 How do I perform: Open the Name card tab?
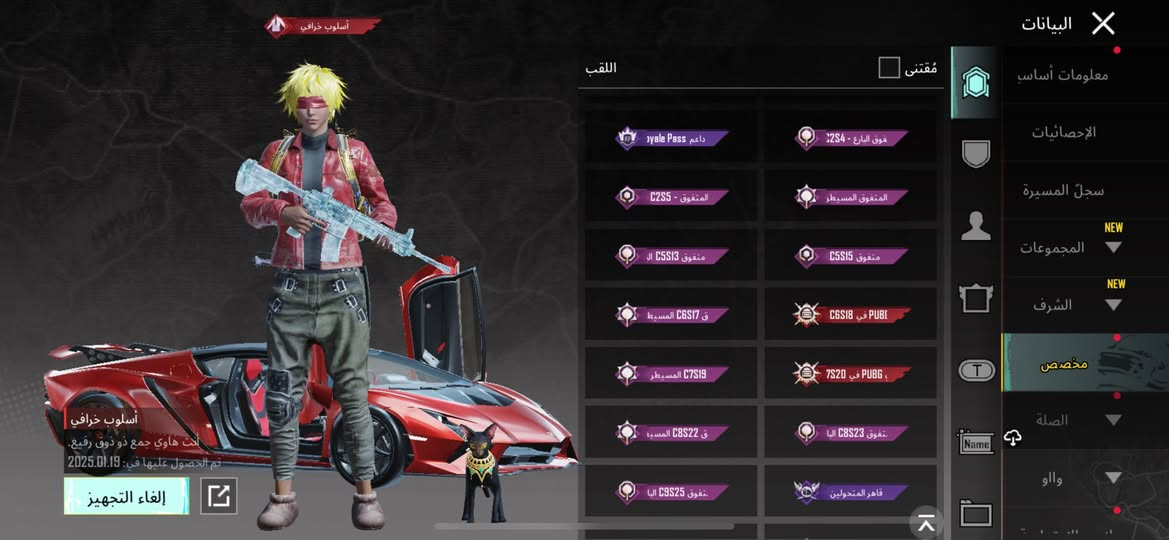point(975,443)
